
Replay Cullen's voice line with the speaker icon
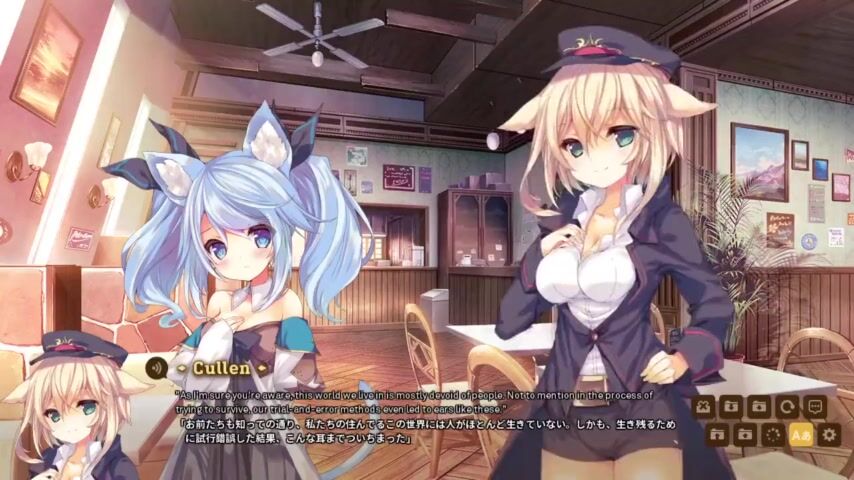156,367
